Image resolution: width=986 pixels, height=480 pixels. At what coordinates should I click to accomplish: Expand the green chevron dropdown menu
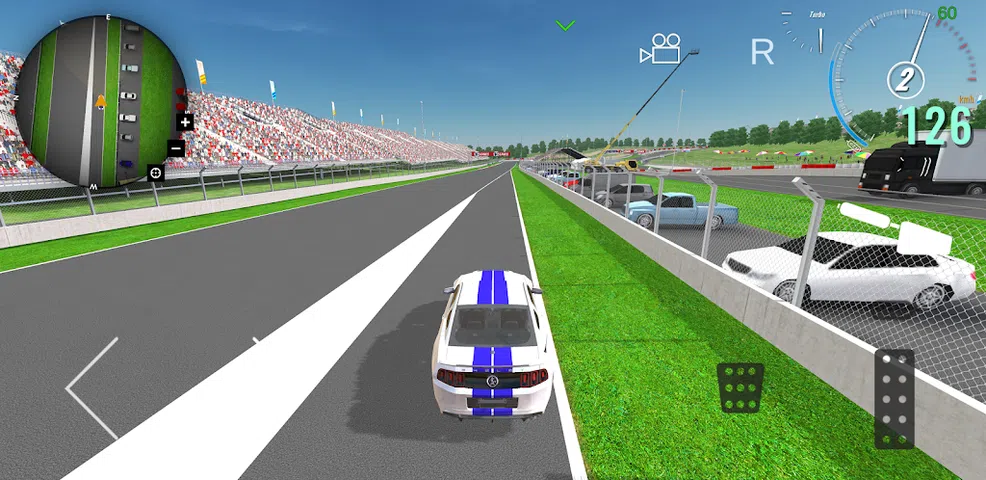[566, 25]
